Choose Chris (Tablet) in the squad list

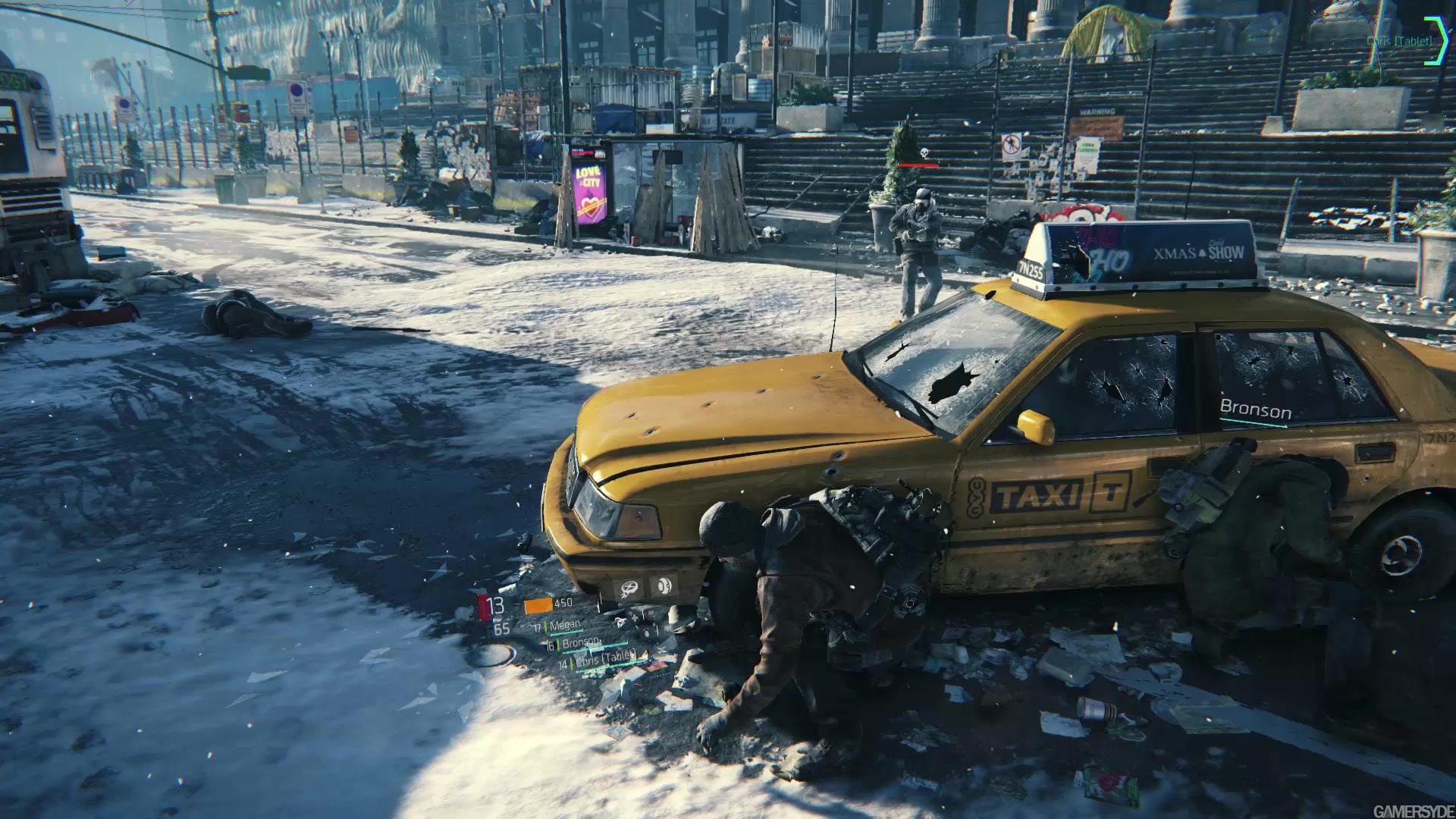point(605,660)
